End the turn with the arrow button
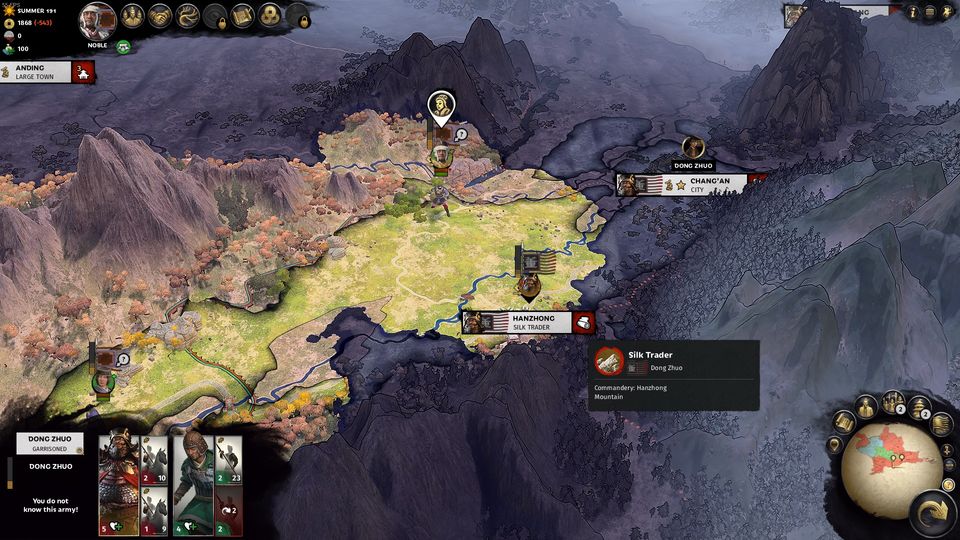The image size is (960, 540). pos(930,514)
